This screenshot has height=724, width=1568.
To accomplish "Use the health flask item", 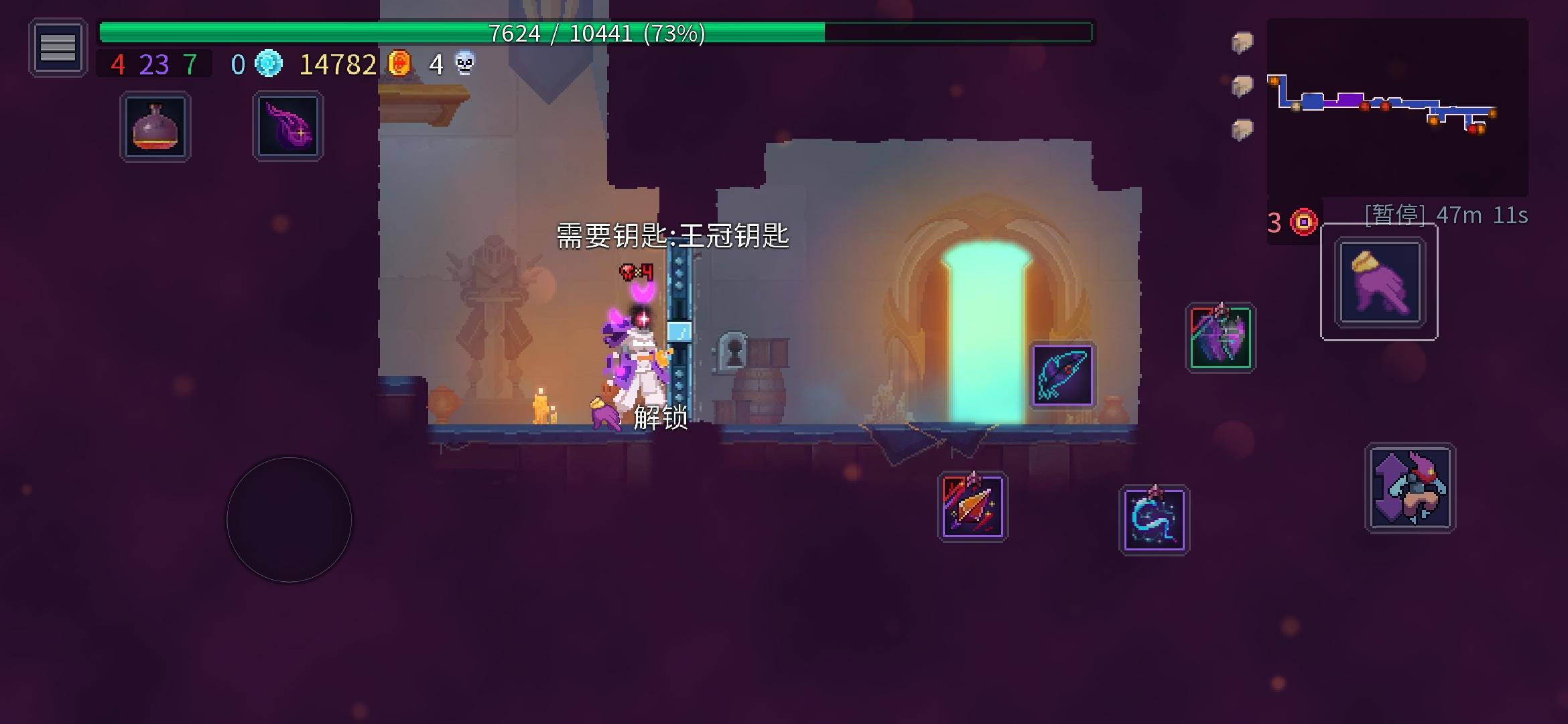I will click(155, 125).
